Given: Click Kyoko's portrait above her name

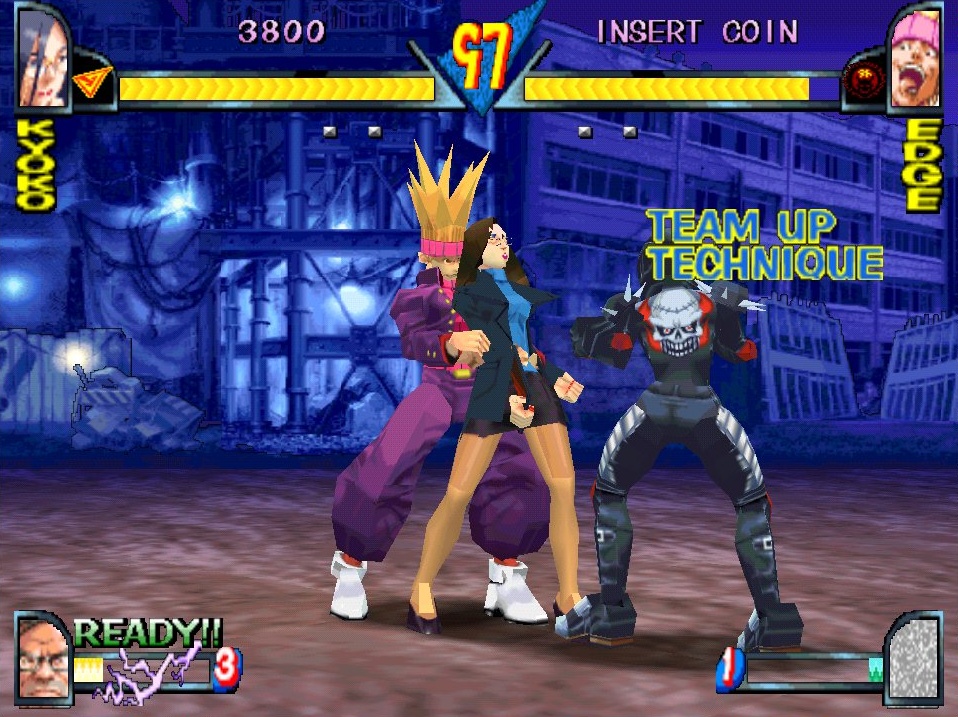Looking at the screenshot, I should [42, 58].
